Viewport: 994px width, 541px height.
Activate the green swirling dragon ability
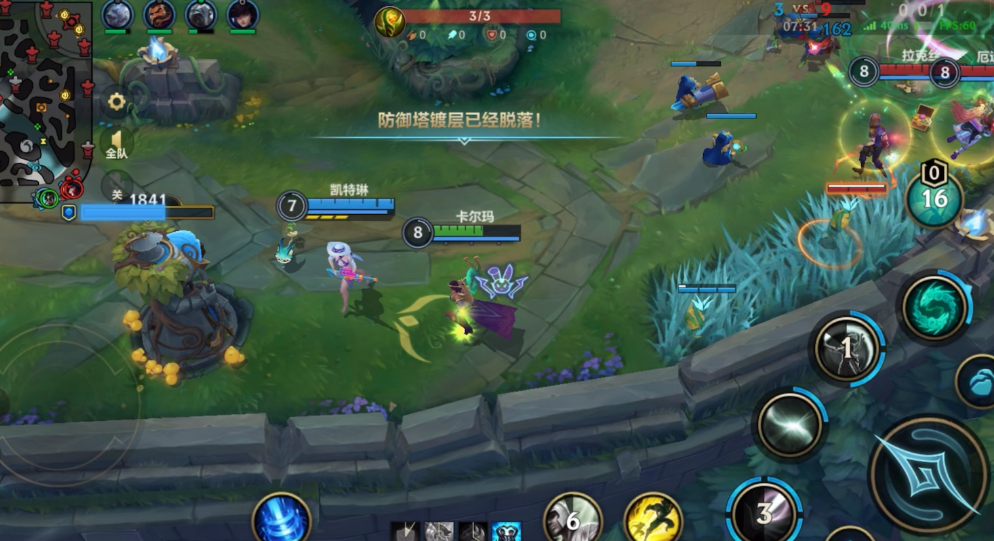click(934, 307)
